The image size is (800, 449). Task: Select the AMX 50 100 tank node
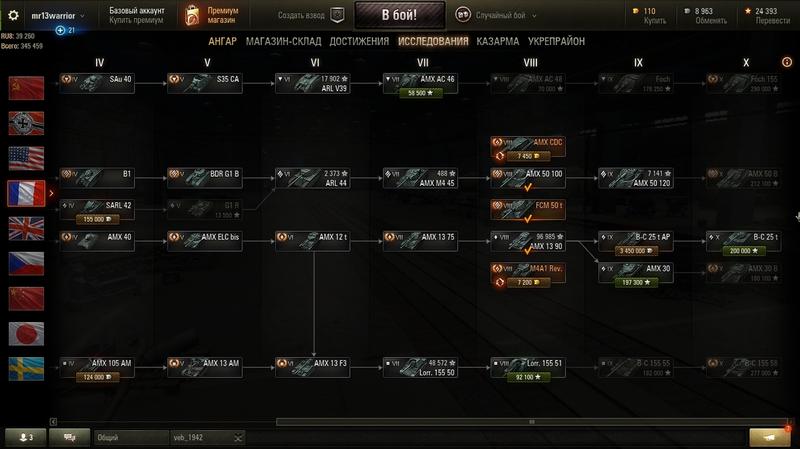click(530, 178)
